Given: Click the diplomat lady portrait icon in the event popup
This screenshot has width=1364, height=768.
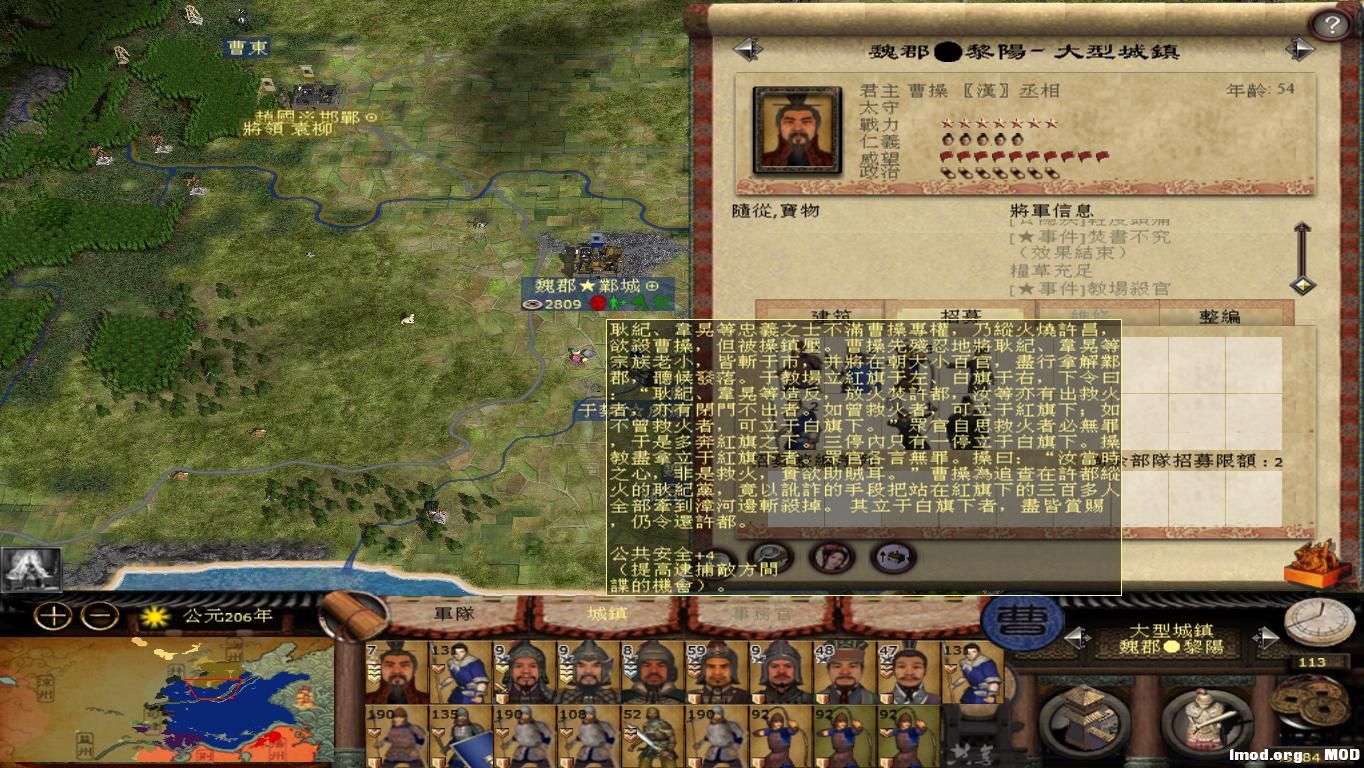Looking at the screenshot, I should point(831,560).
